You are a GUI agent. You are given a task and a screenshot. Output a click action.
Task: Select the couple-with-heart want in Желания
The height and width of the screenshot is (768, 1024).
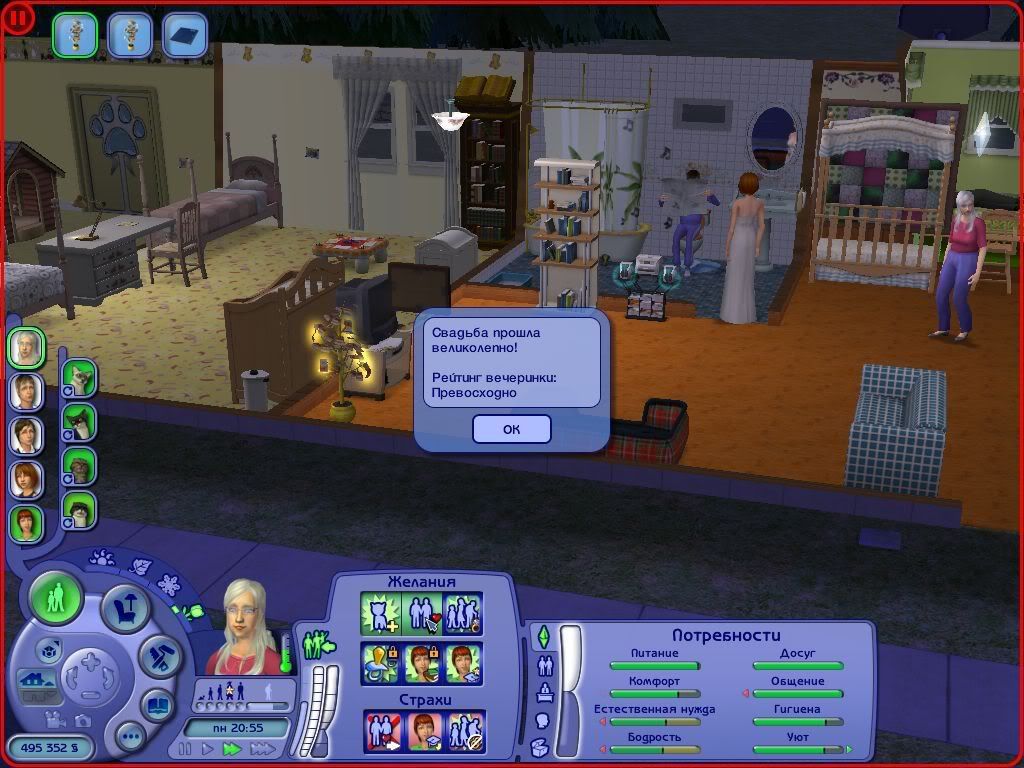click(x=422, y=613)
